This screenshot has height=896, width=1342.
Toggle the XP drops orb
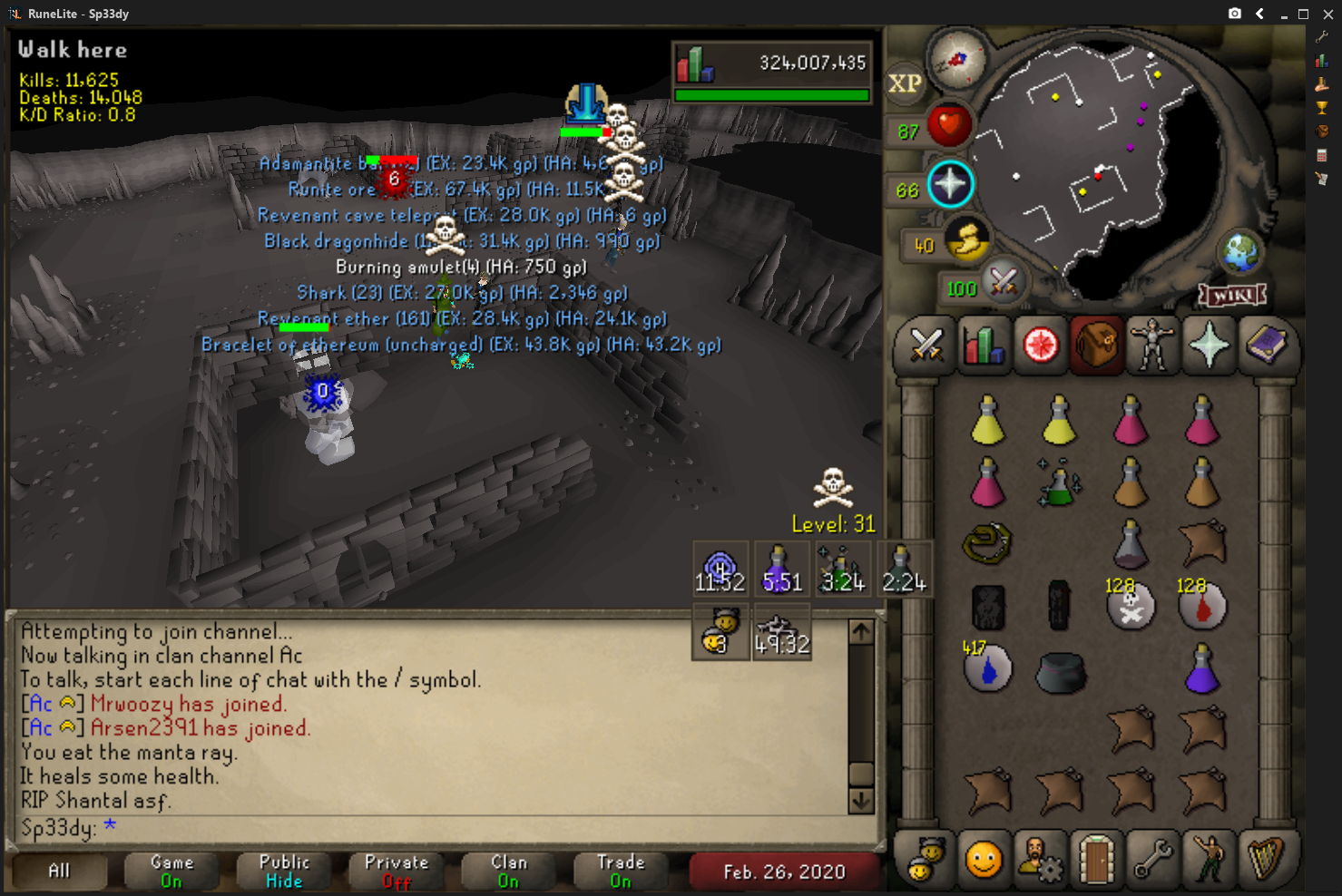pyautogui.click(x=905, y=83)
